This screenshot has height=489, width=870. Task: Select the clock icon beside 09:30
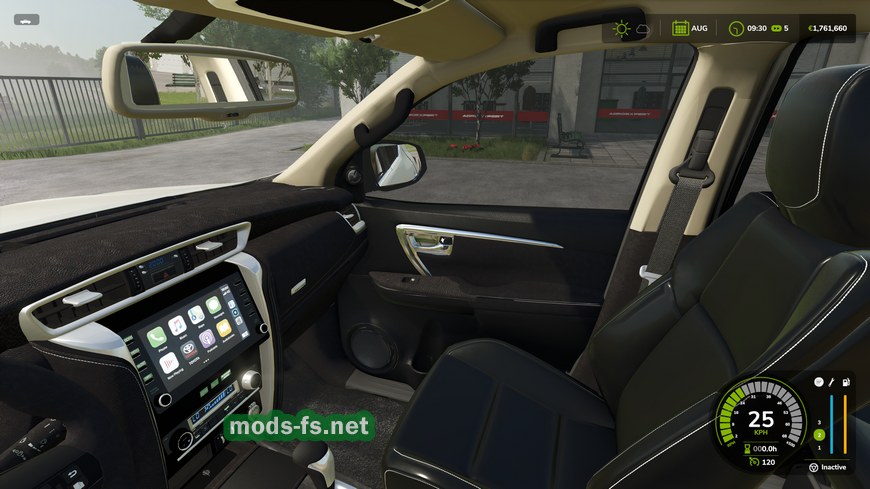click(736, 29)
